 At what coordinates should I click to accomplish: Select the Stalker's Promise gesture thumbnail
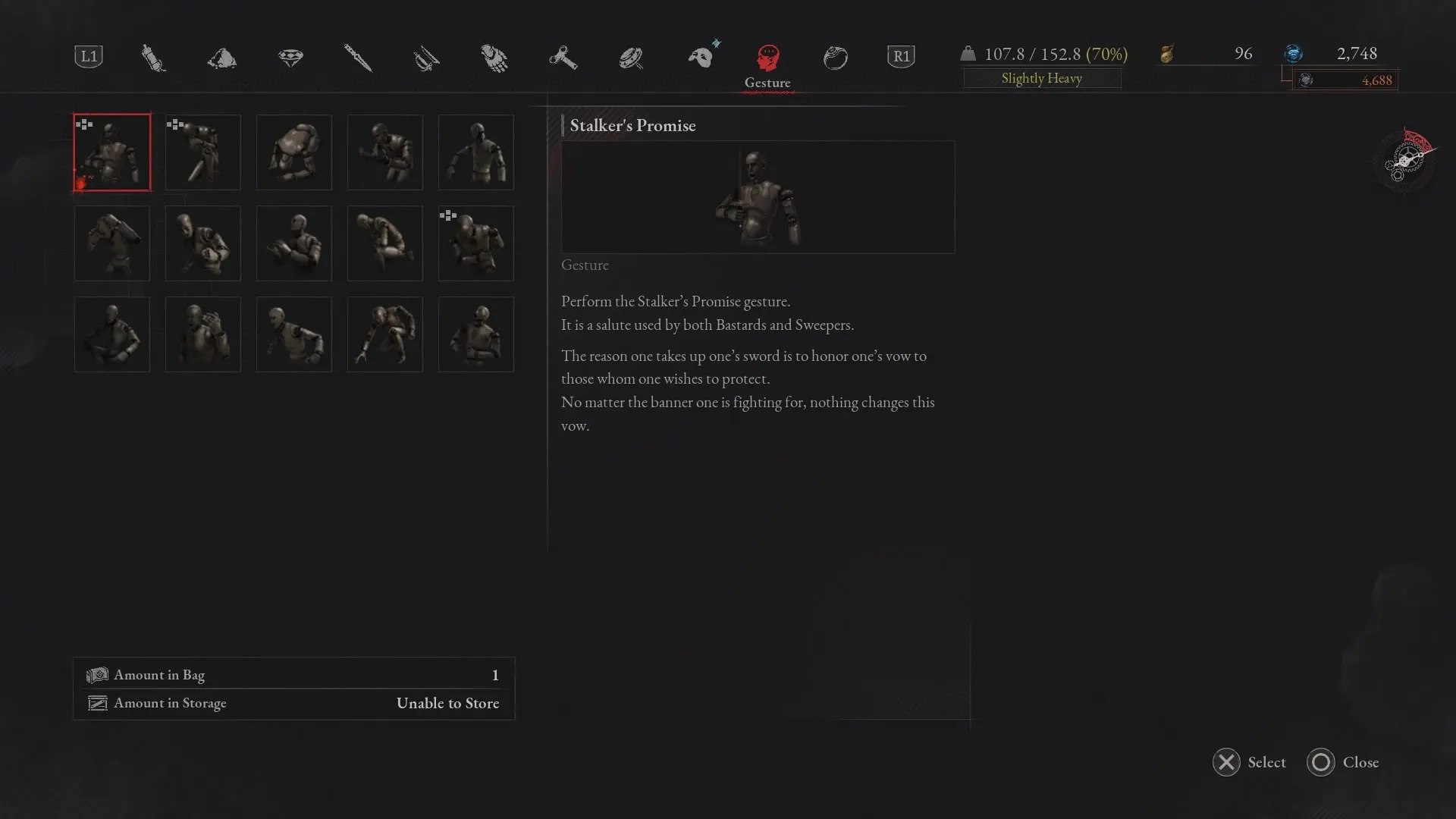coord(111,152)
